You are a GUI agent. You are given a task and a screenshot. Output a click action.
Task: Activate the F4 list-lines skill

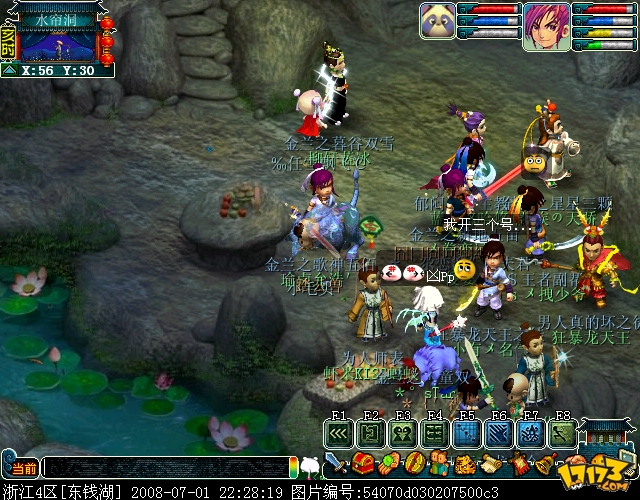tap(434, 433)
